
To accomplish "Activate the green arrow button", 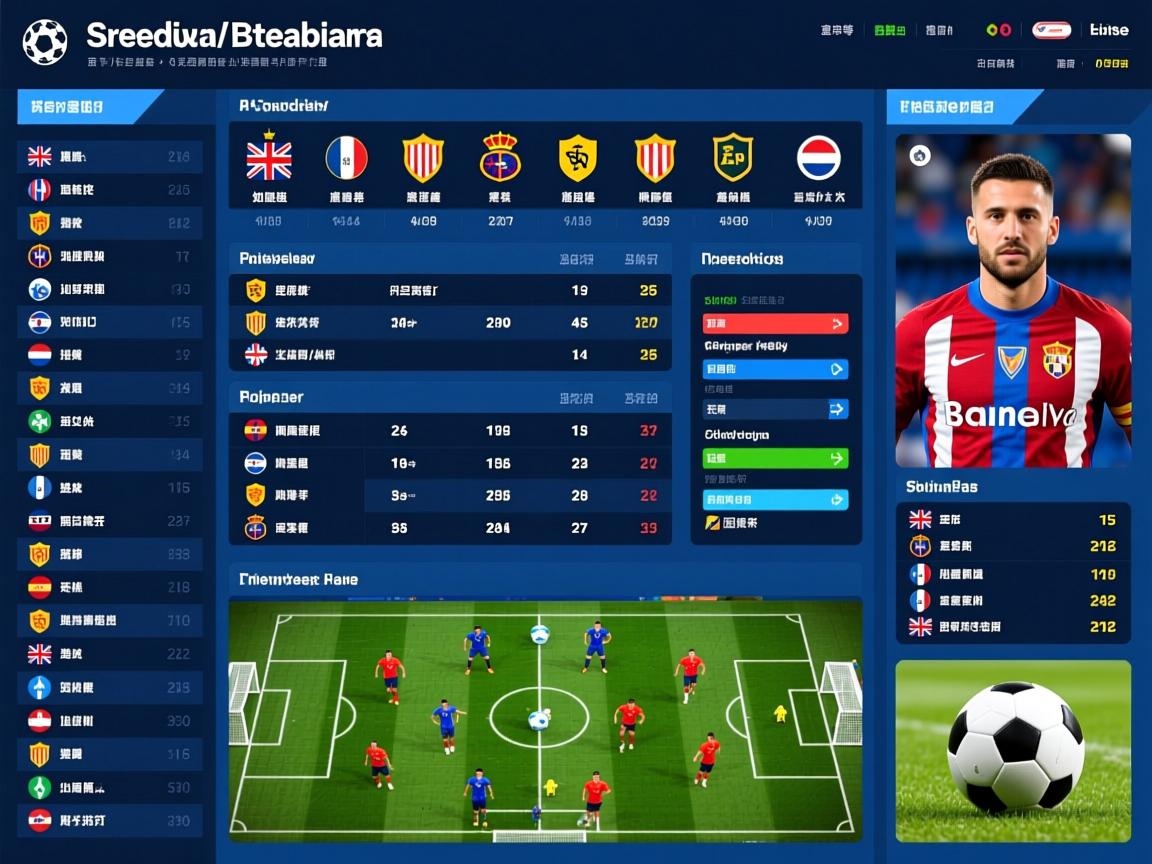I will coord(776,458).
